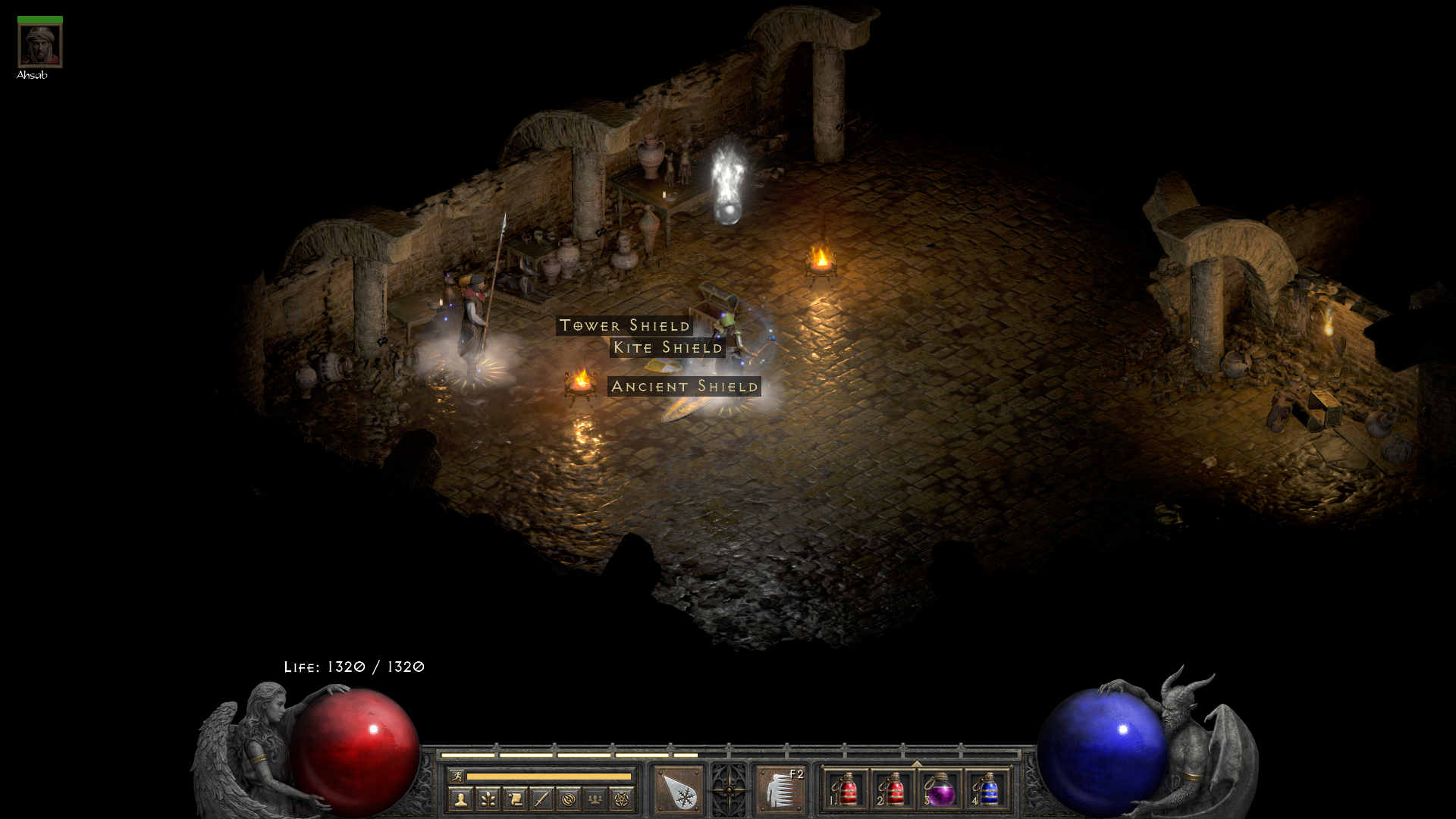
Task: Toggle the Automap swirl icon
Action: [x=570, y=798]
